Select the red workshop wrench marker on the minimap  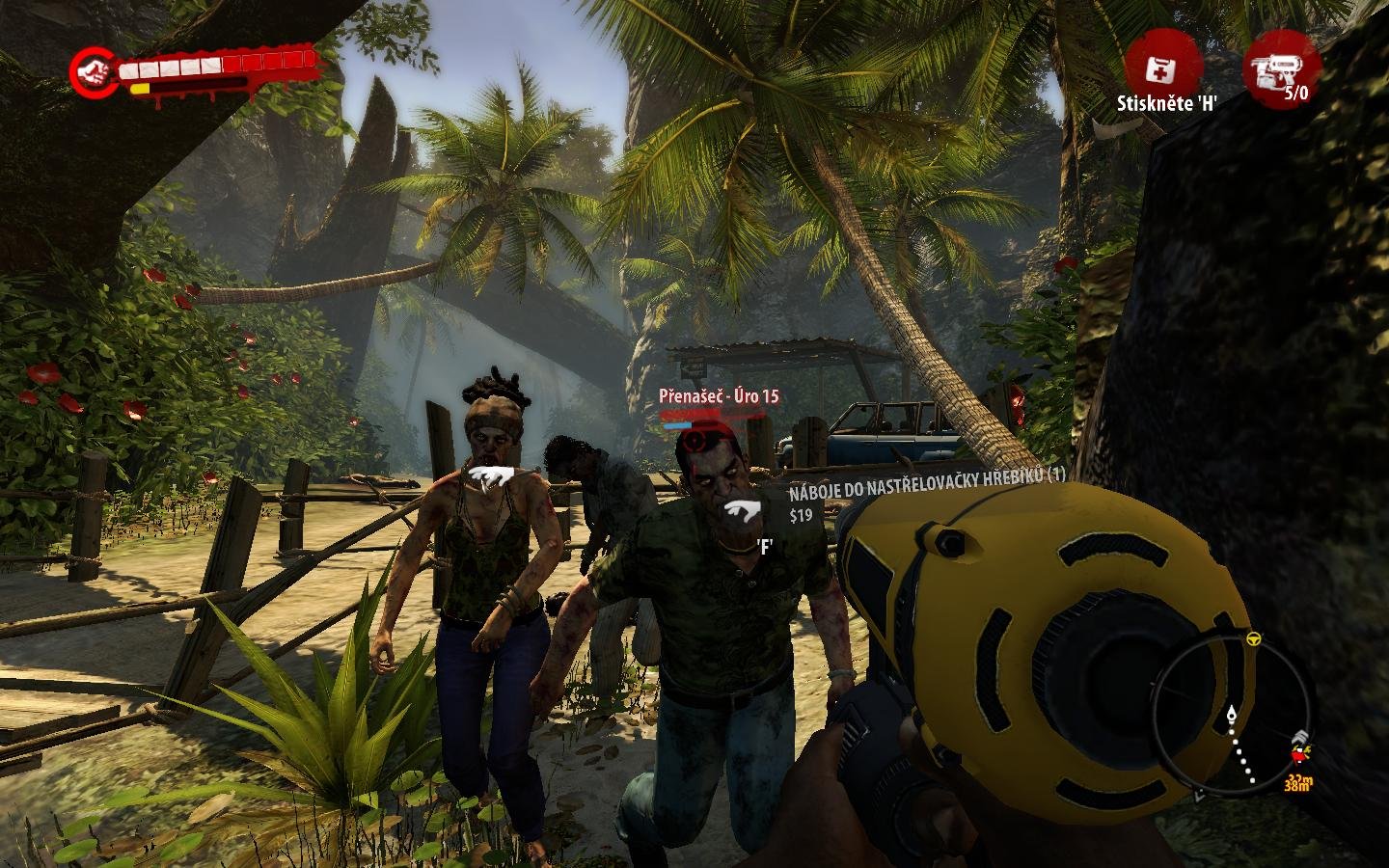1298,752
